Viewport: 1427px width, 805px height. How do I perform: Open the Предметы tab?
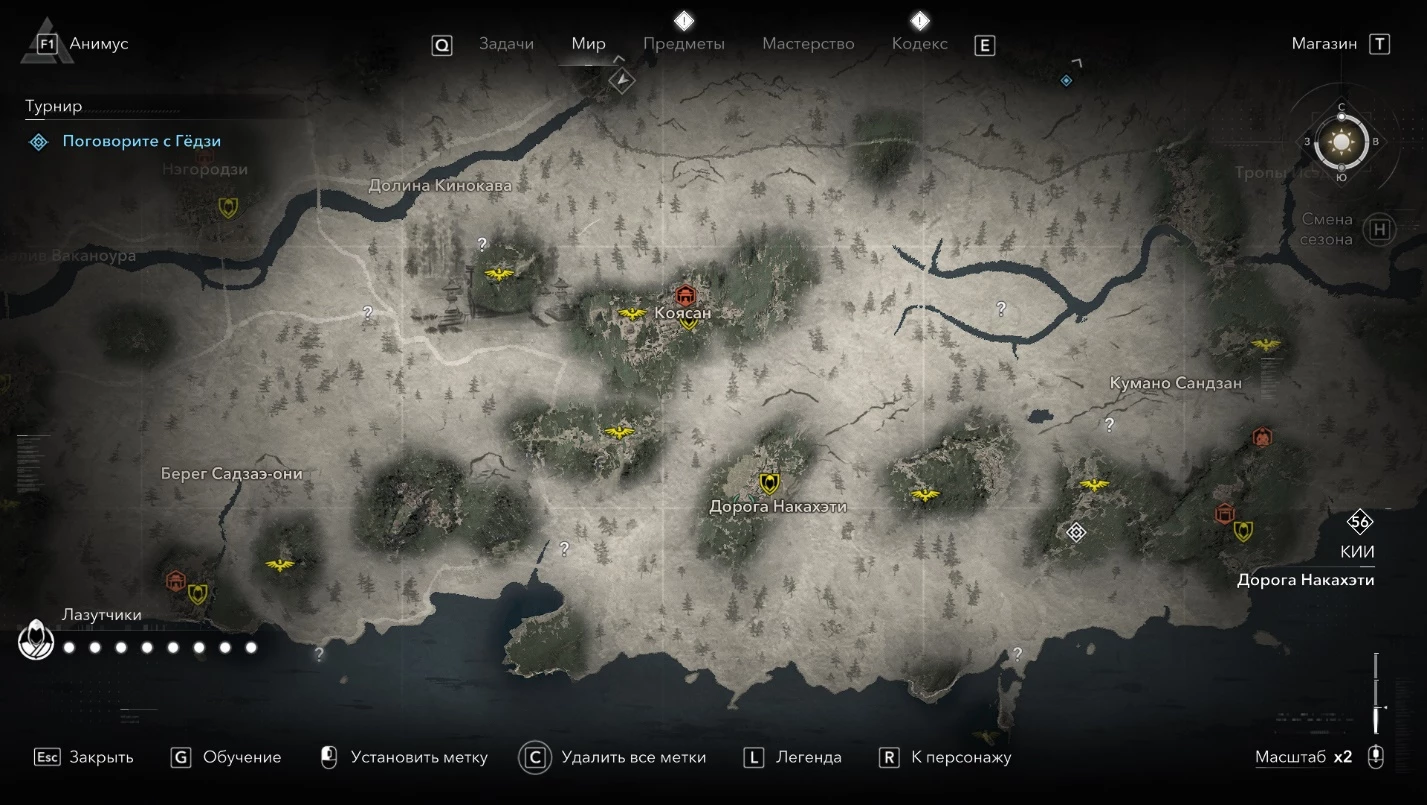click(x=684, y=44)
